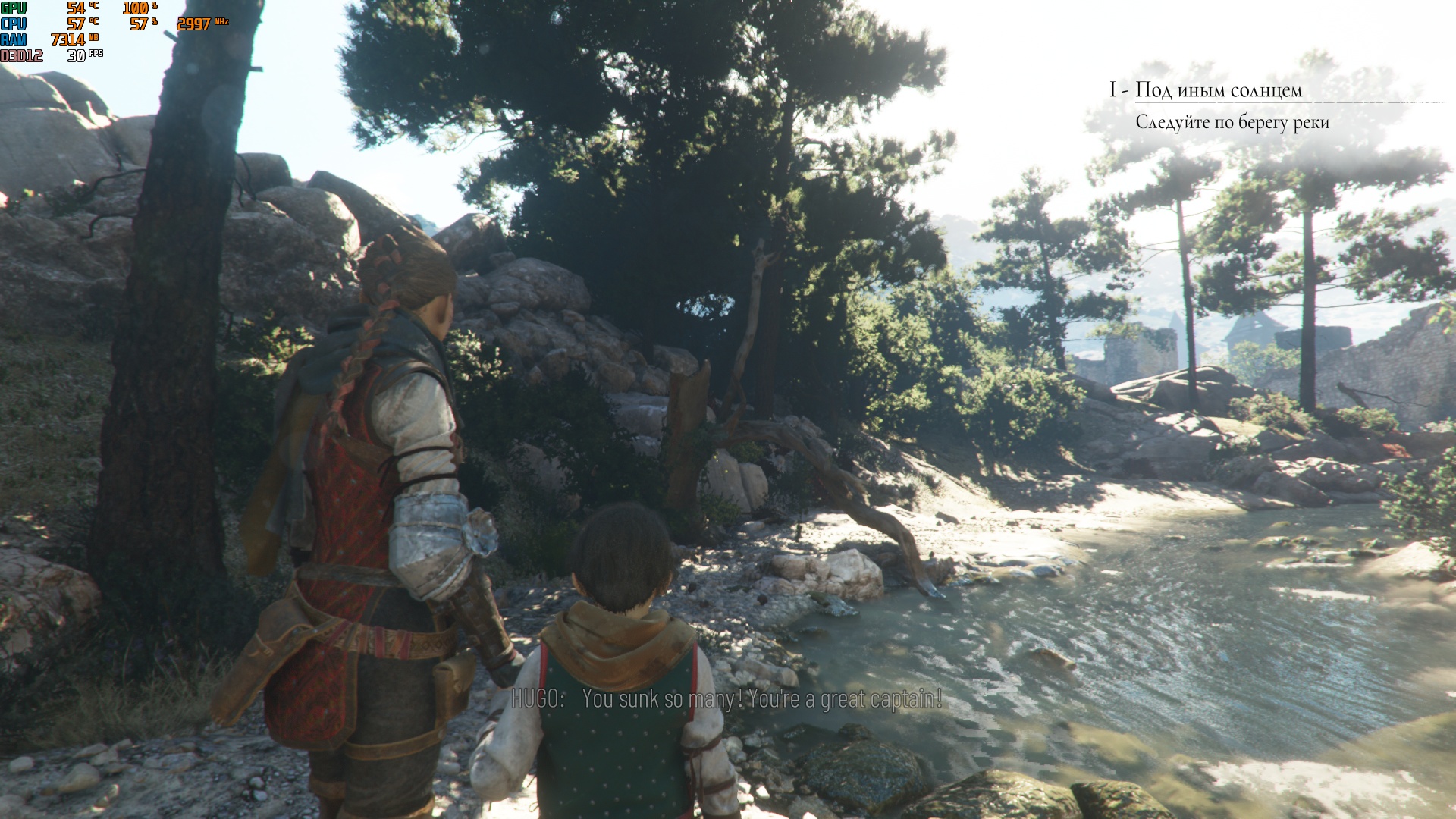
Task: Select the chapter title "Под иным солнцем"
Action: coord(1218,91)
